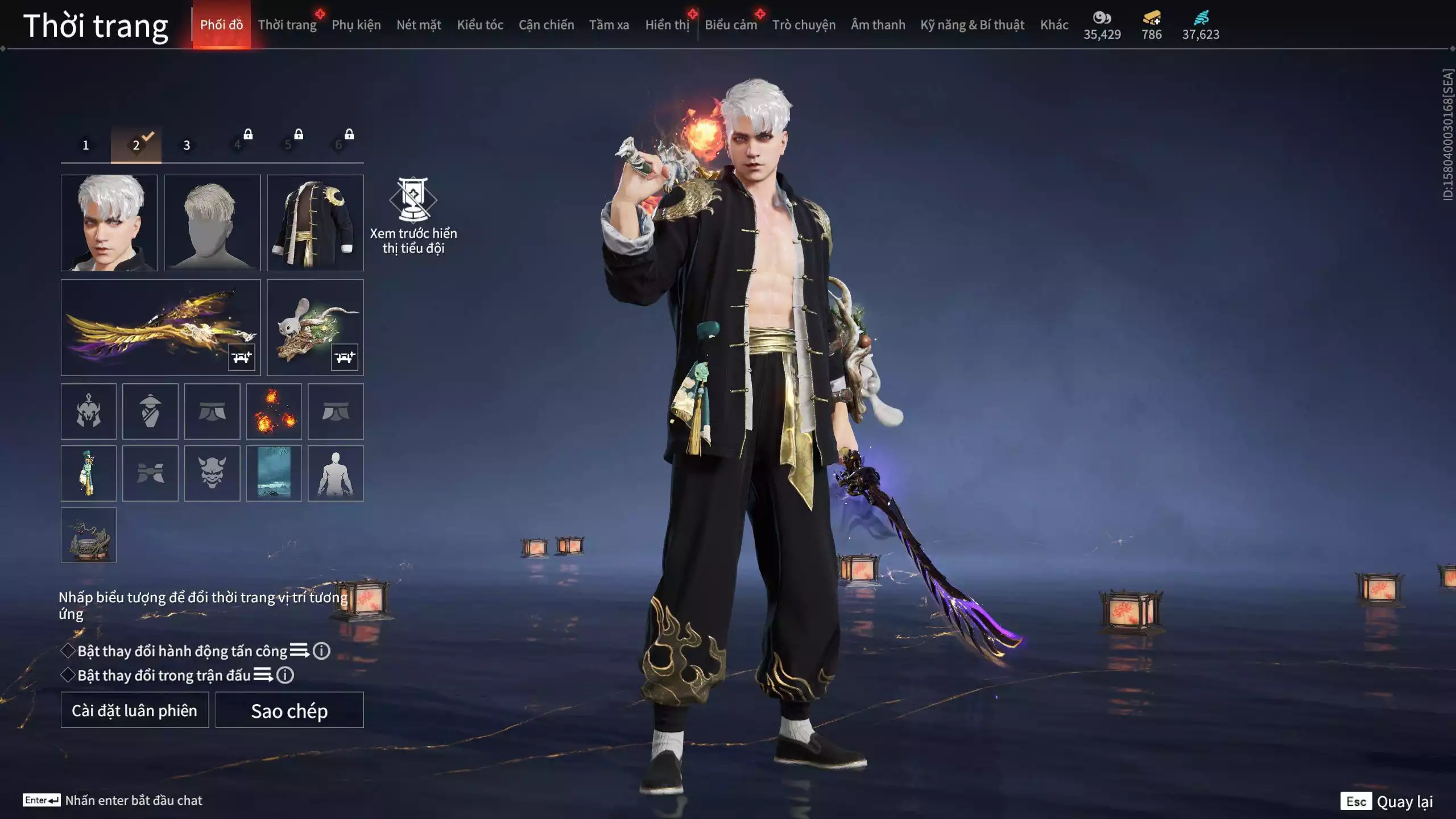Select the white squirrel weapon skin slot
1456x819 pixels.
[x=315, y=327]
